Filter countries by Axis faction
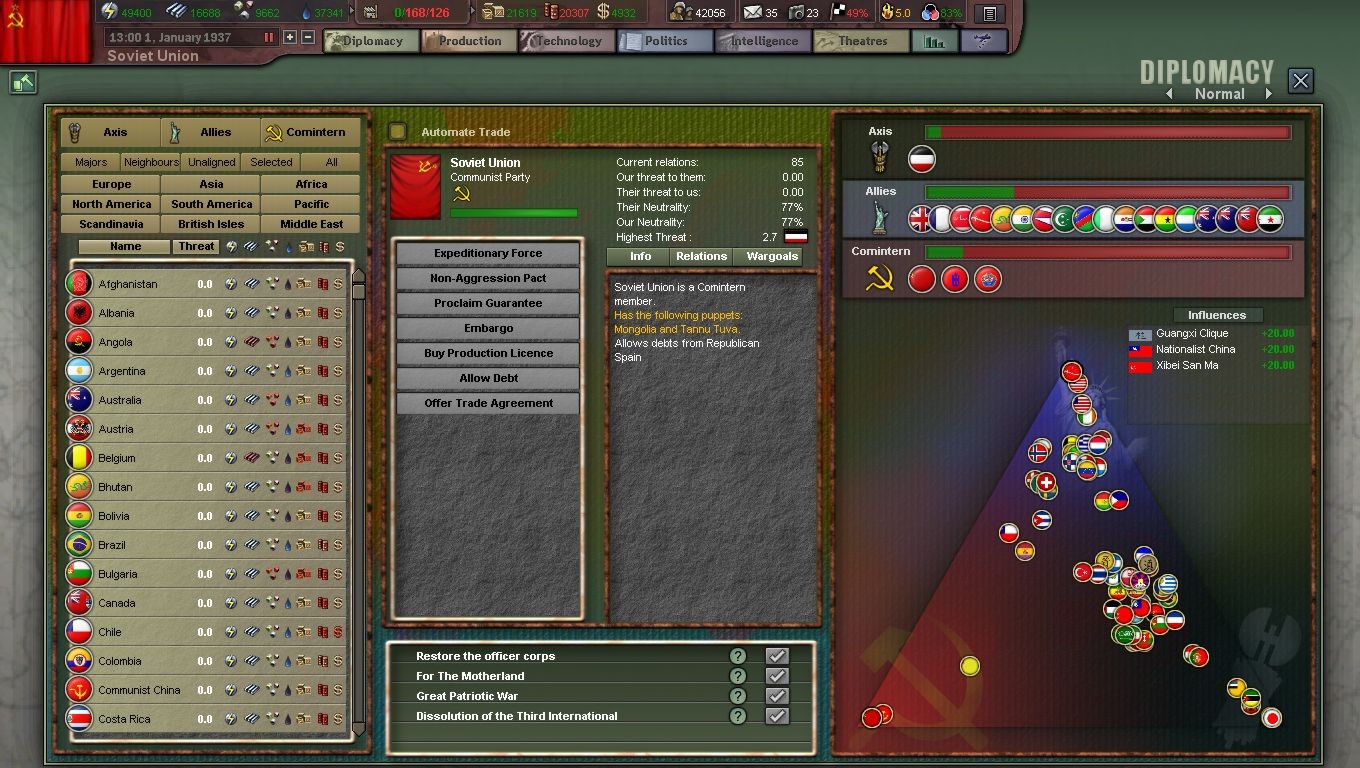 110,132
